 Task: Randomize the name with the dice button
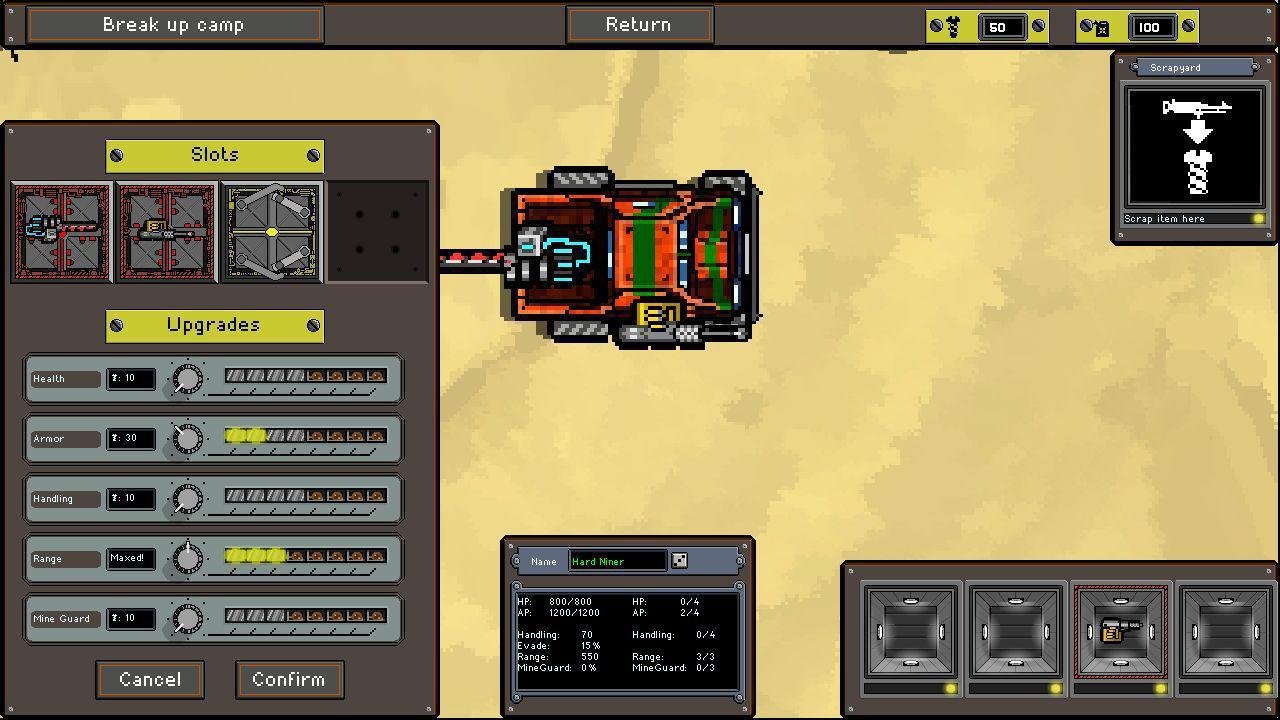[x=679, y=561]
